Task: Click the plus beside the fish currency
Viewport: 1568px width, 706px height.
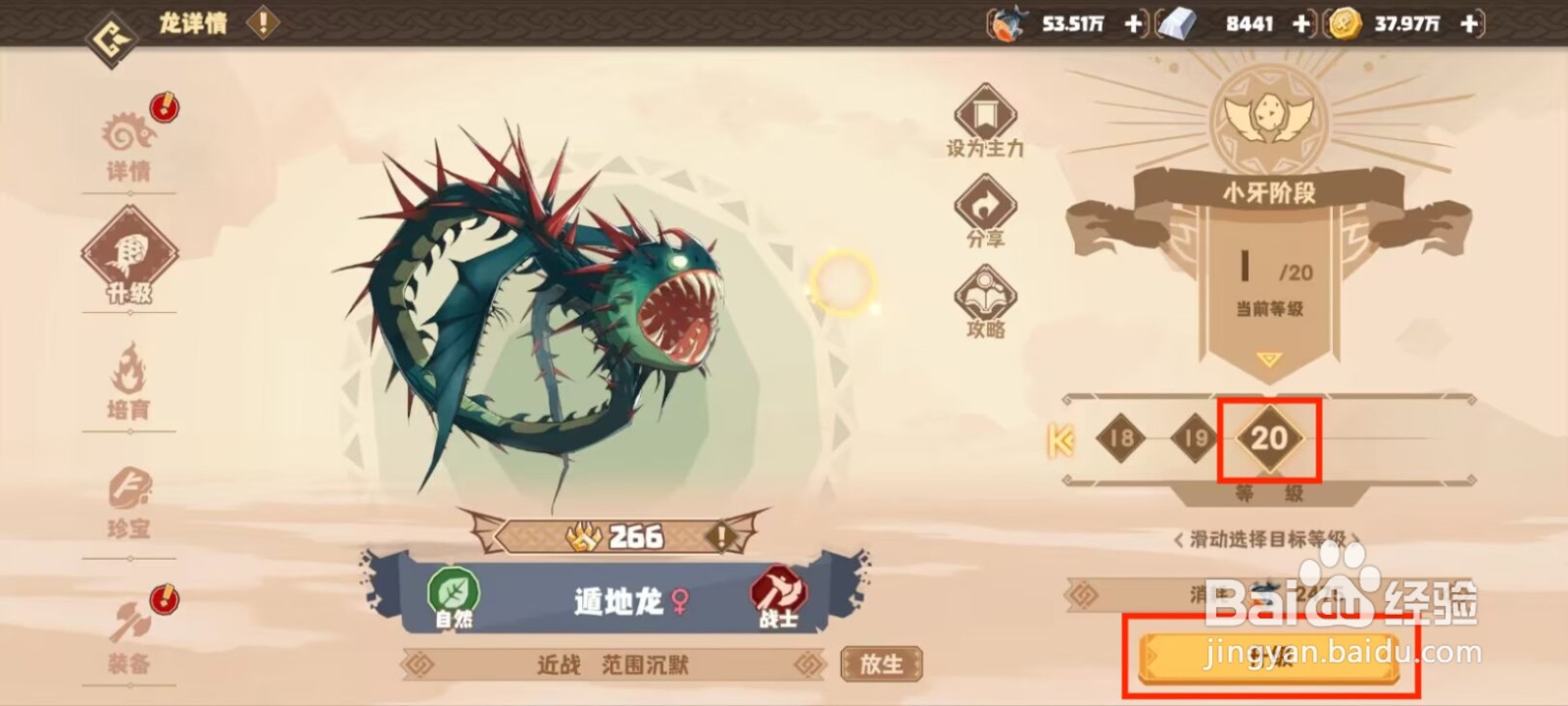Action: pyautogui.click(x=1132, y=23)
